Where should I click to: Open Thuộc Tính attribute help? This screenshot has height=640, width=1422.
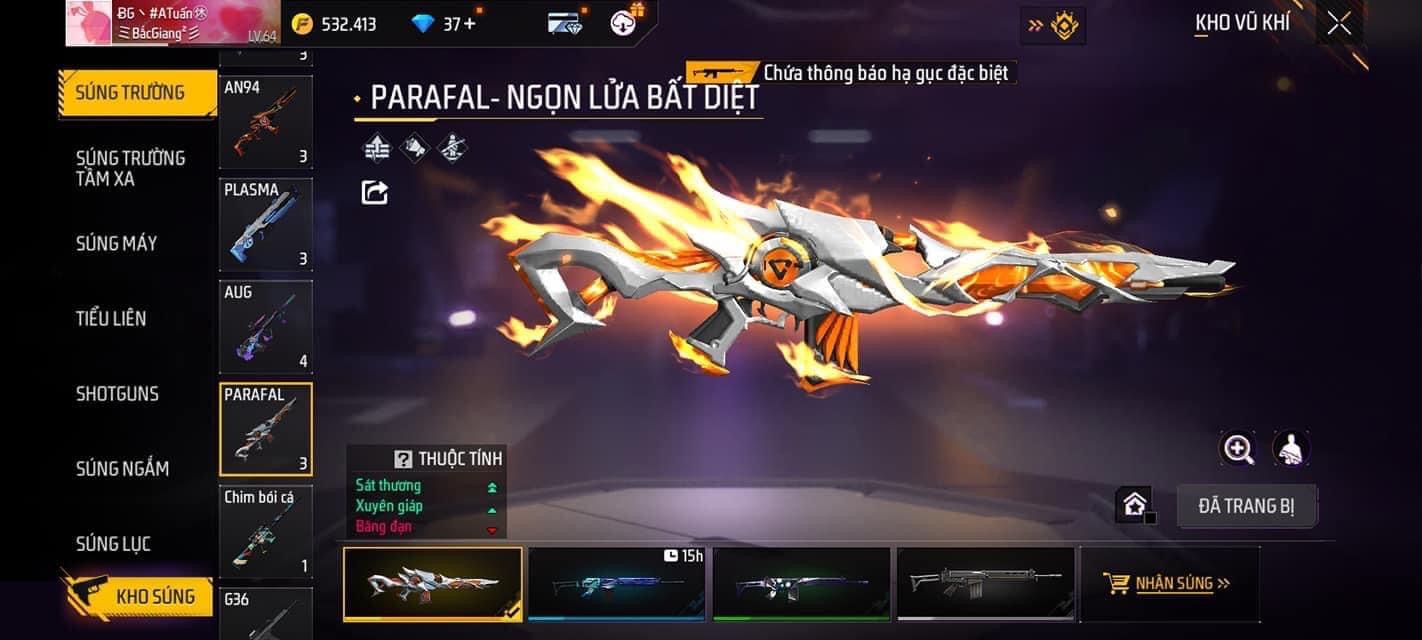[404, 459]
